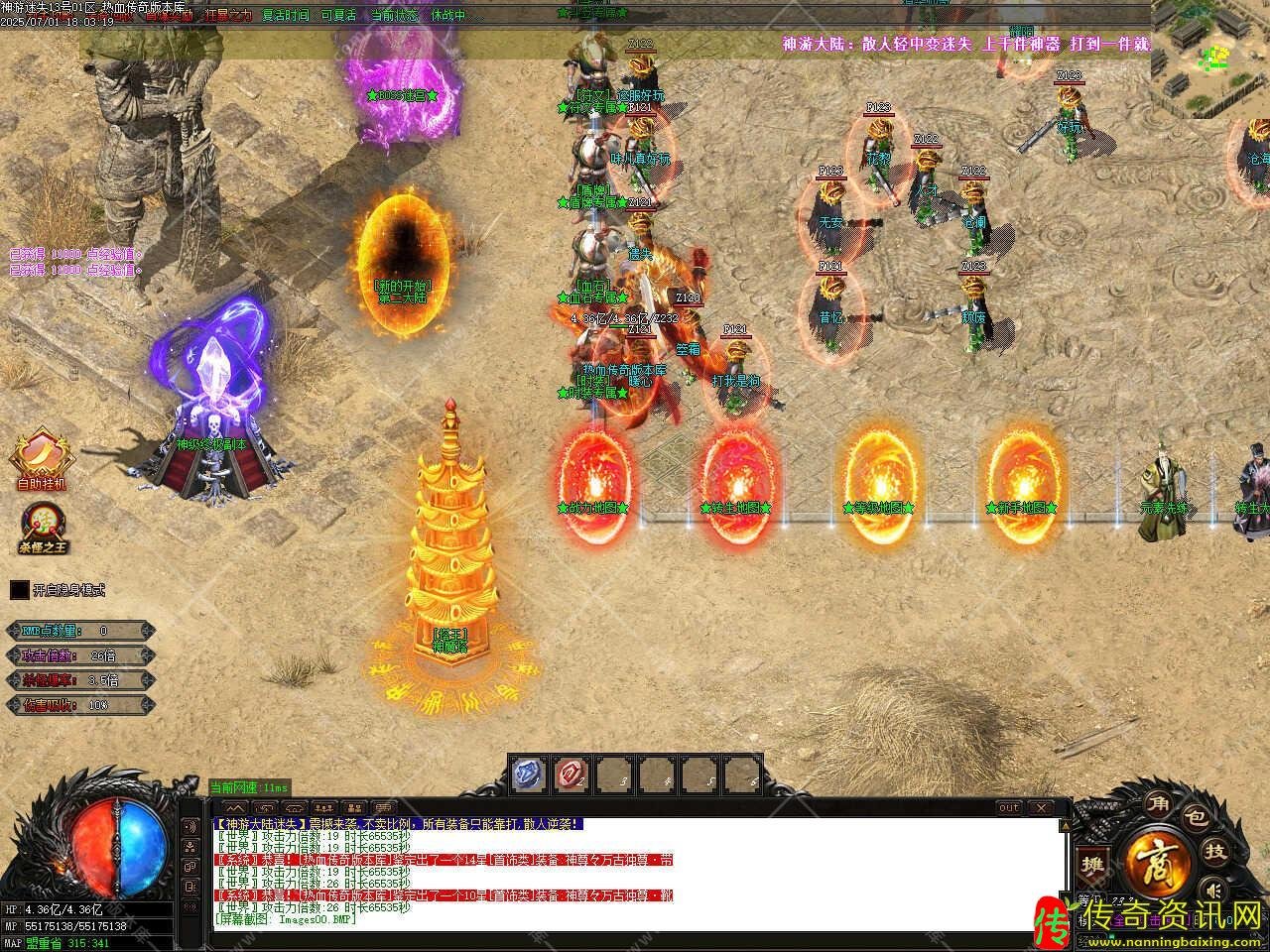Click the 'out' button above the chat
Image resolution: width=1270 pixels, height=952 pixels.
(1008, 808)
